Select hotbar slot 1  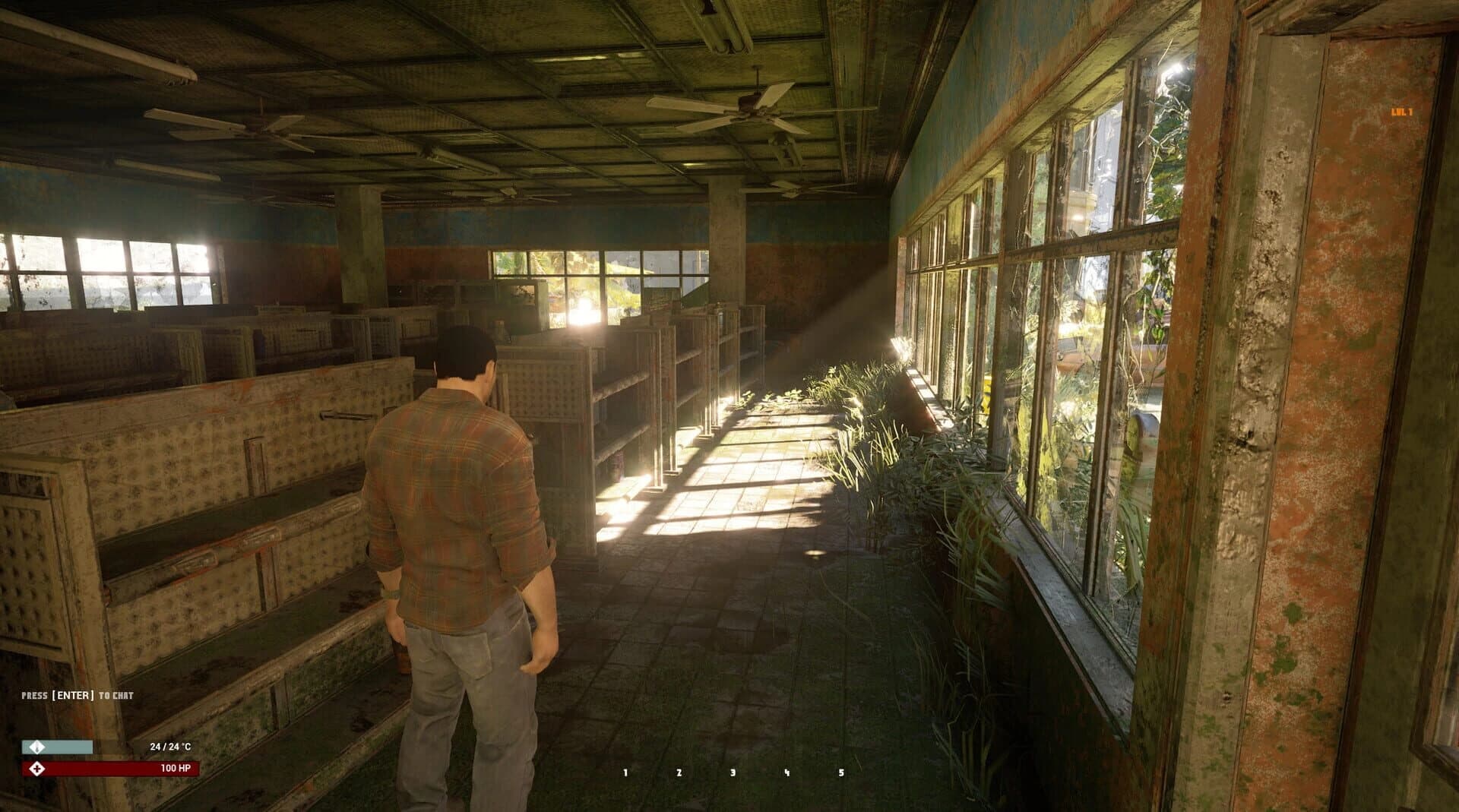coord(625,773)
